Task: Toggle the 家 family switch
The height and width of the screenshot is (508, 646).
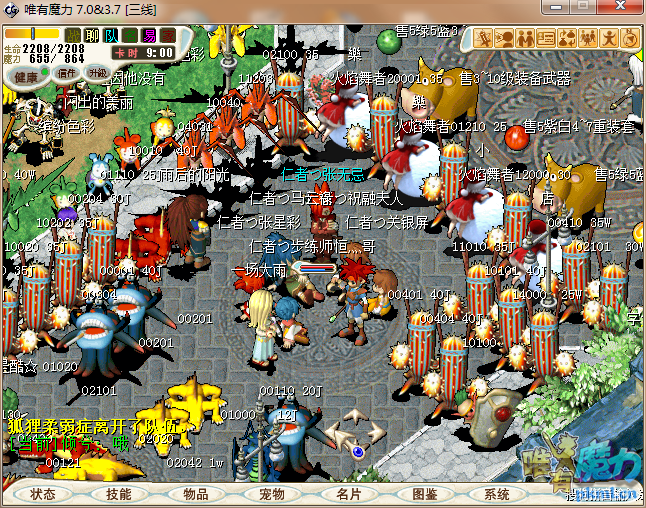Action: [x=168, y=36]
